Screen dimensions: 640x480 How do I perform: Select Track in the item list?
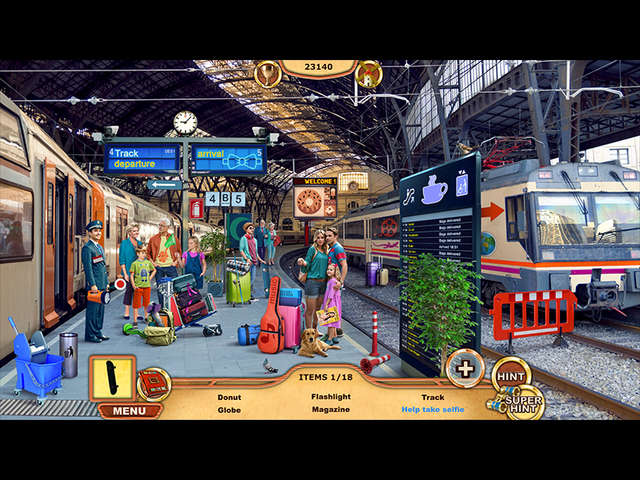432,397
